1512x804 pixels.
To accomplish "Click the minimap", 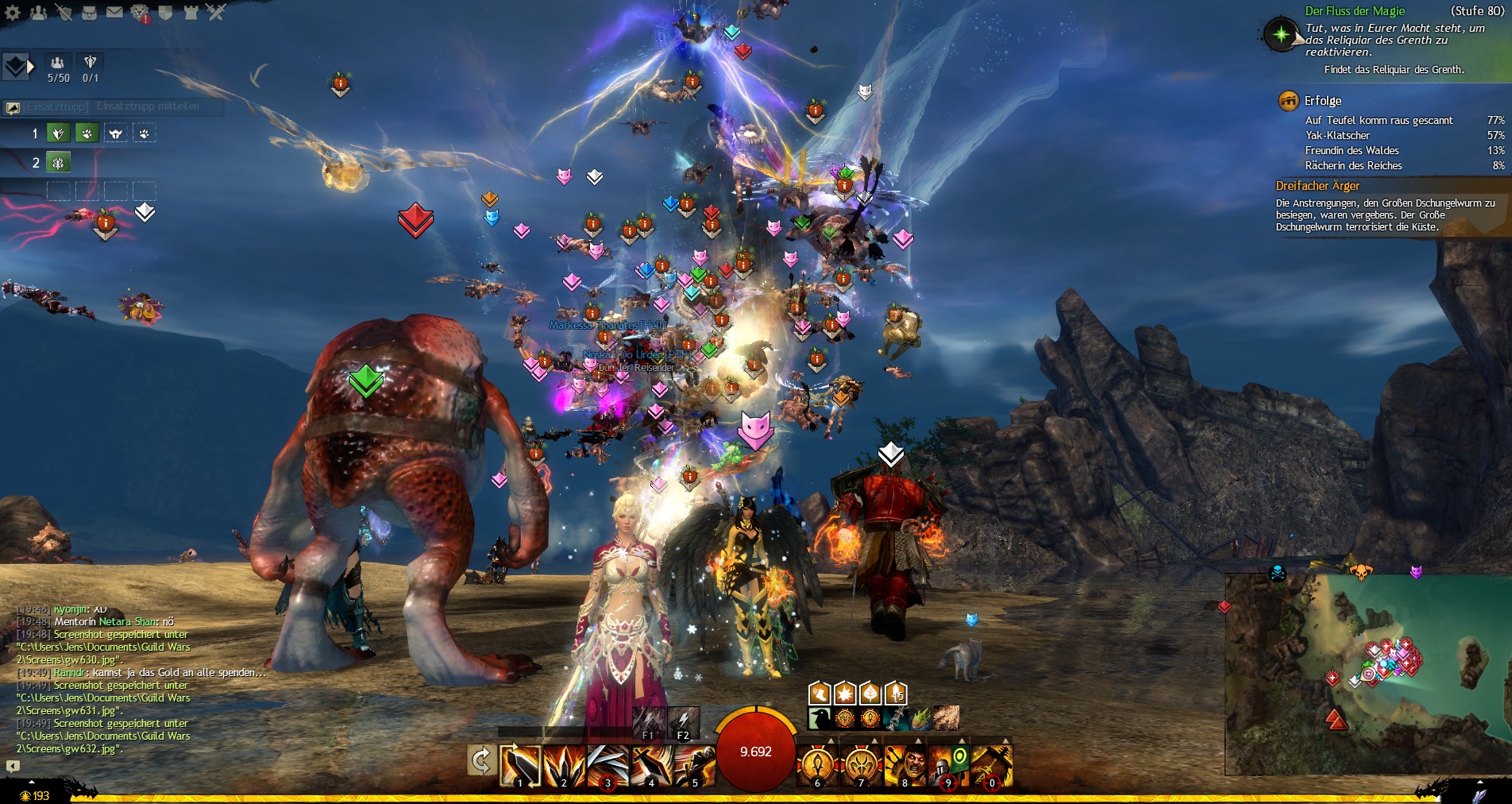I will [1366, 674].
